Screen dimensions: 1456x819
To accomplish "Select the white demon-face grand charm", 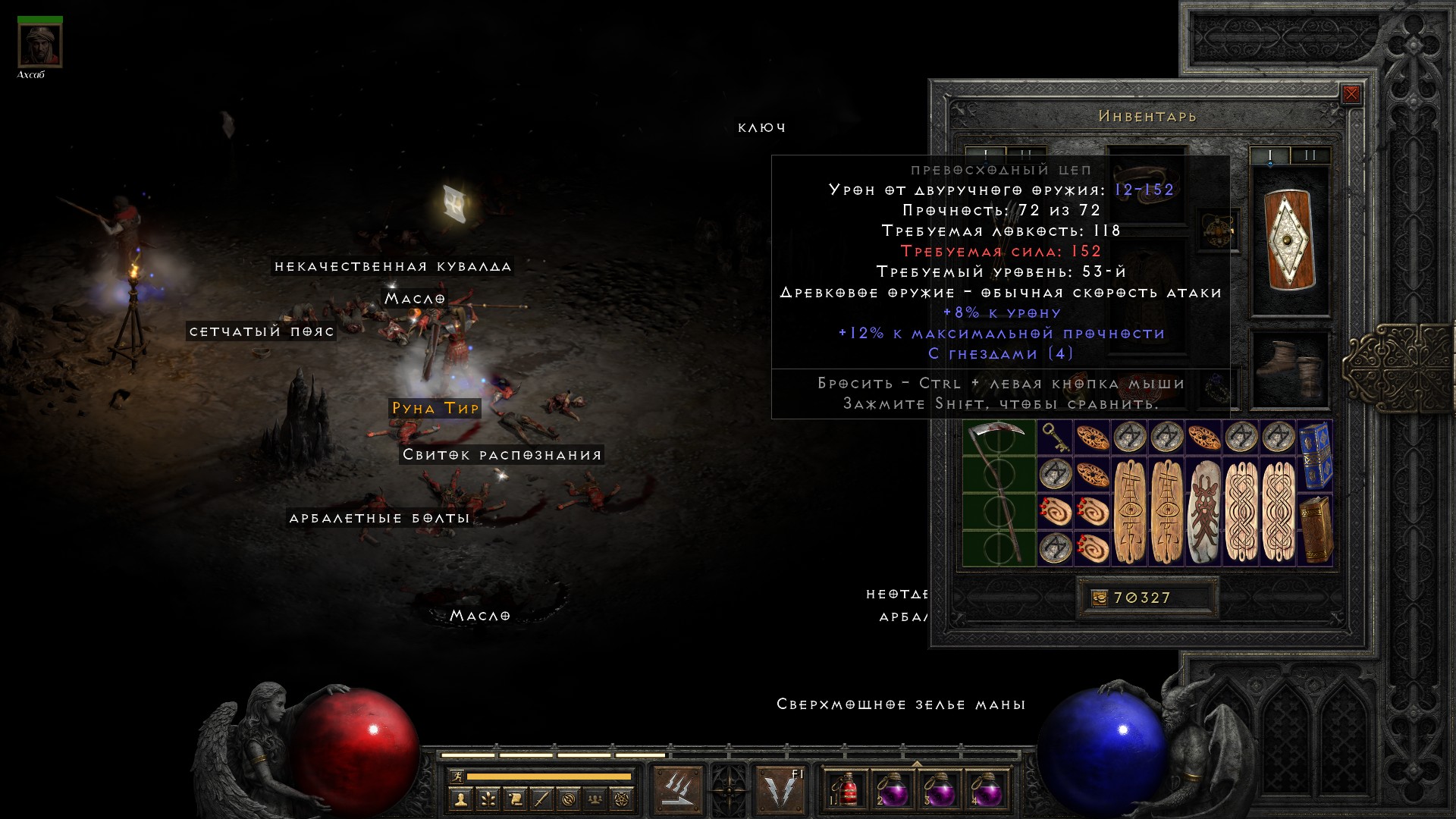I will tap(1204, 511).
